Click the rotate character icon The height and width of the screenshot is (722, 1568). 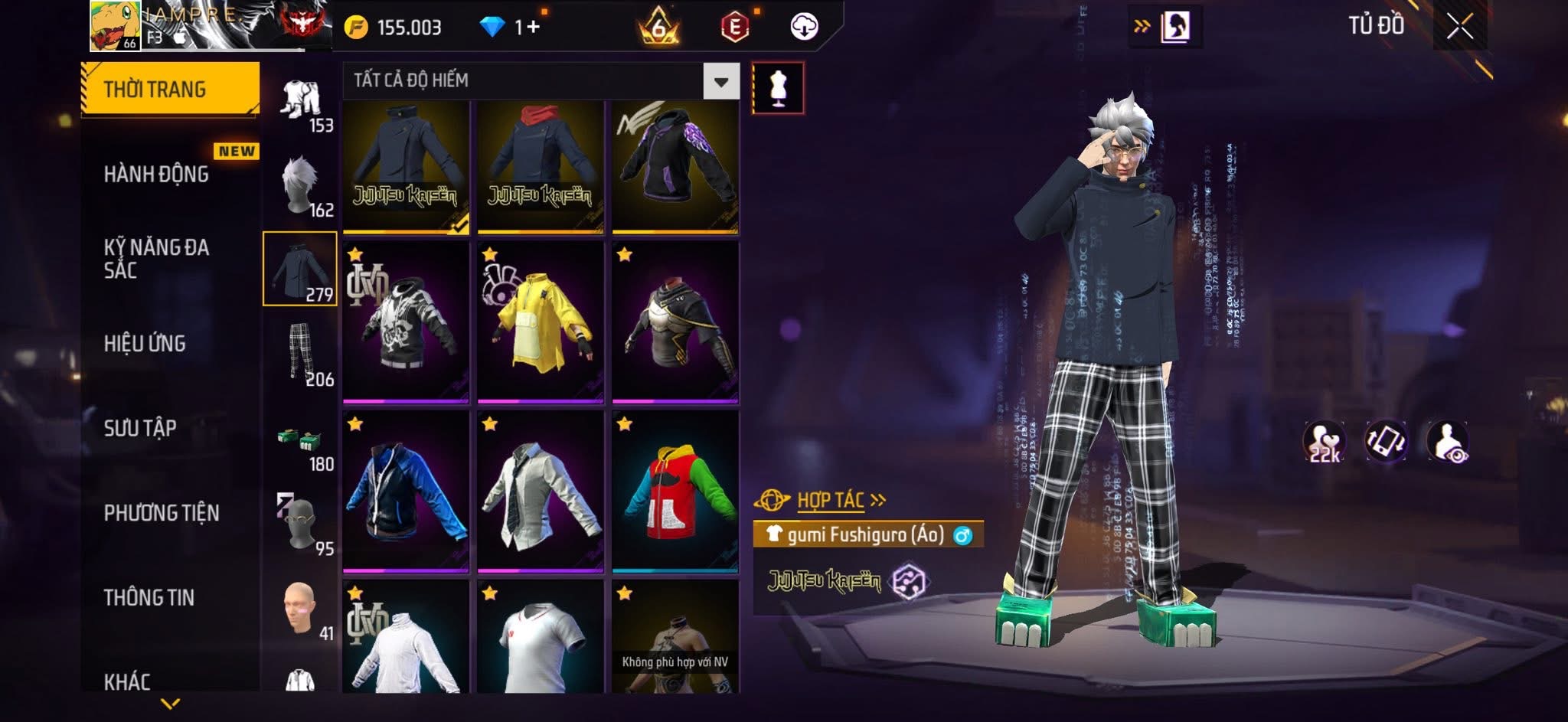pos(1386,441)
